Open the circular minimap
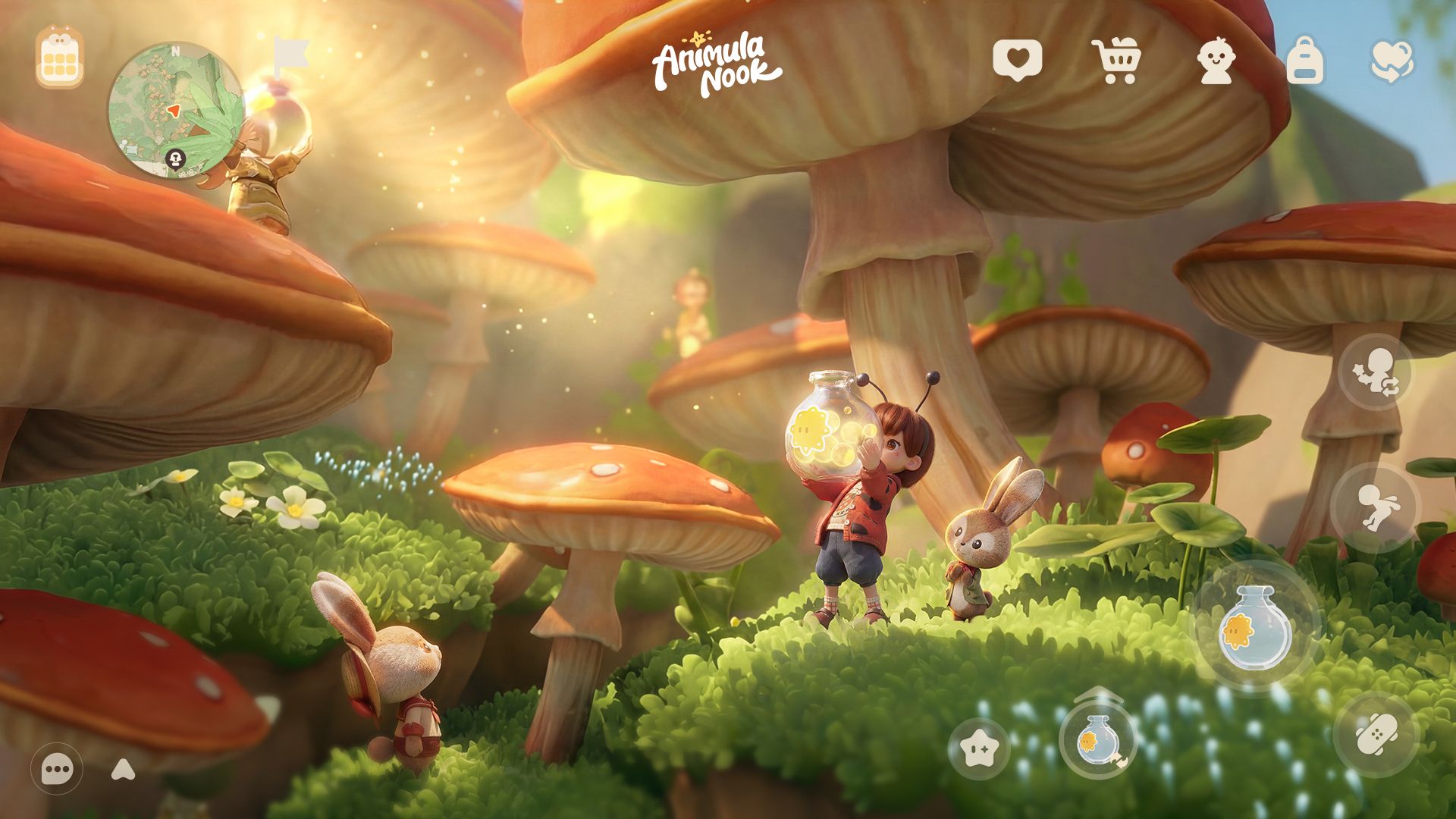 click(175, 111)
